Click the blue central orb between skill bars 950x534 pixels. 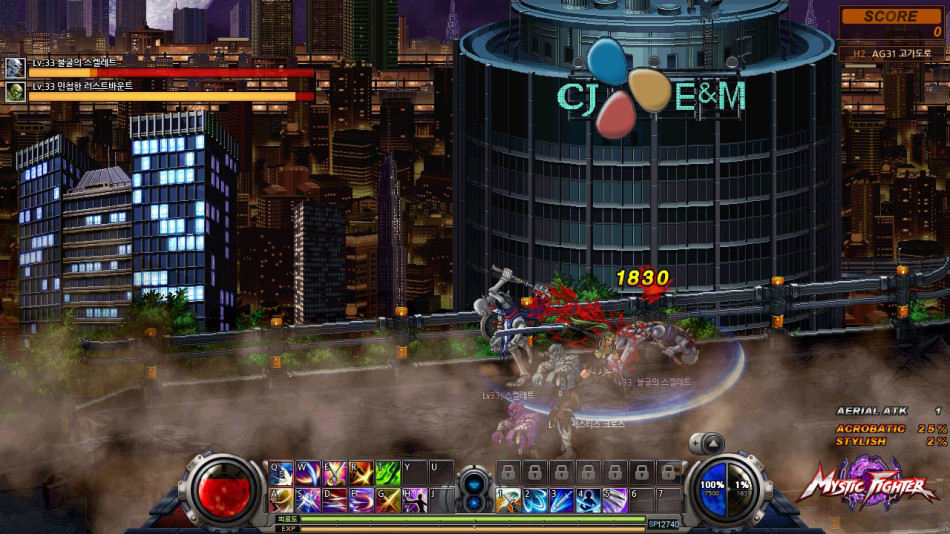coord(474,490)
